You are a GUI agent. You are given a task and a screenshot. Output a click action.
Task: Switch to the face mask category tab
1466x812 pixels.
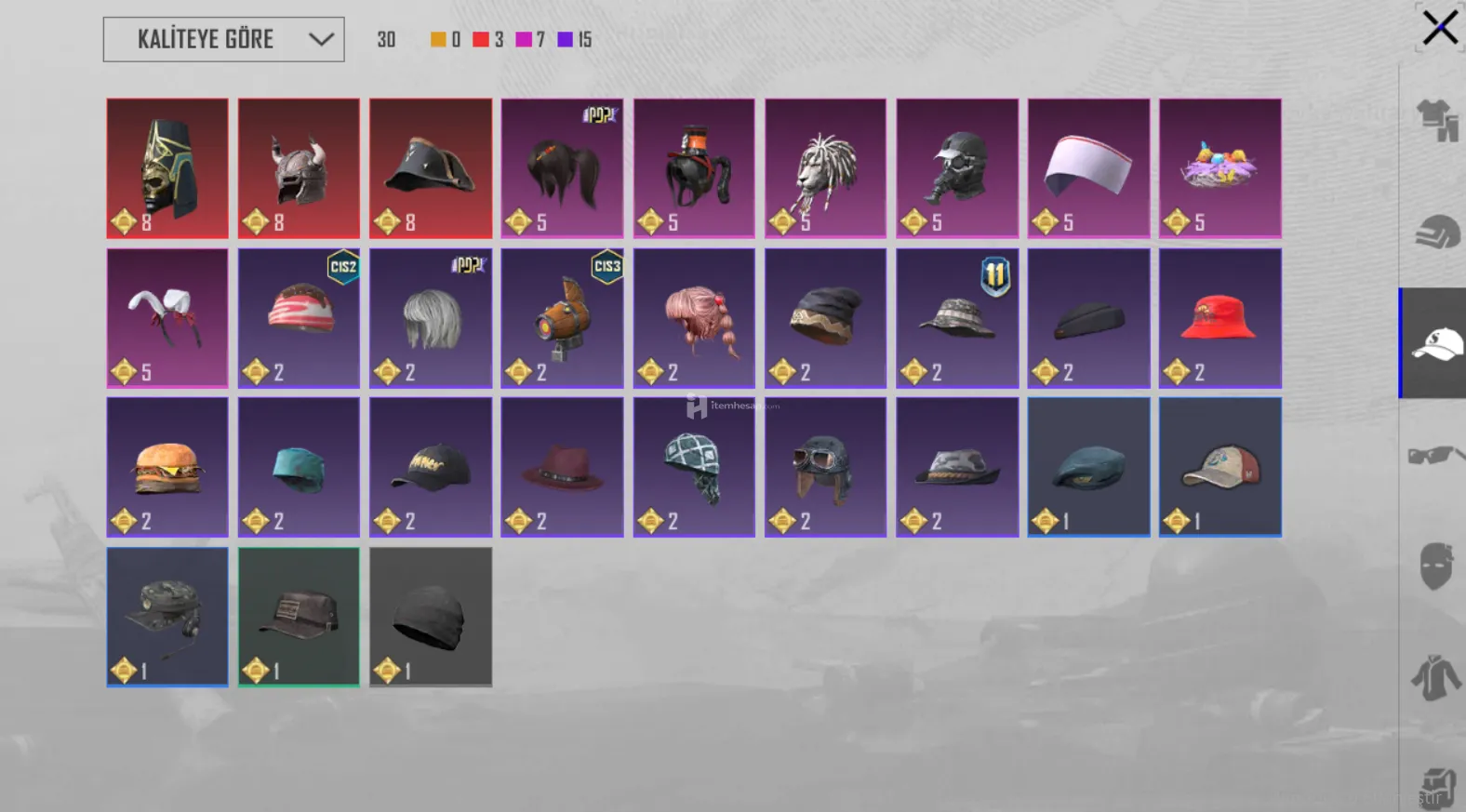click(1435, 566)
